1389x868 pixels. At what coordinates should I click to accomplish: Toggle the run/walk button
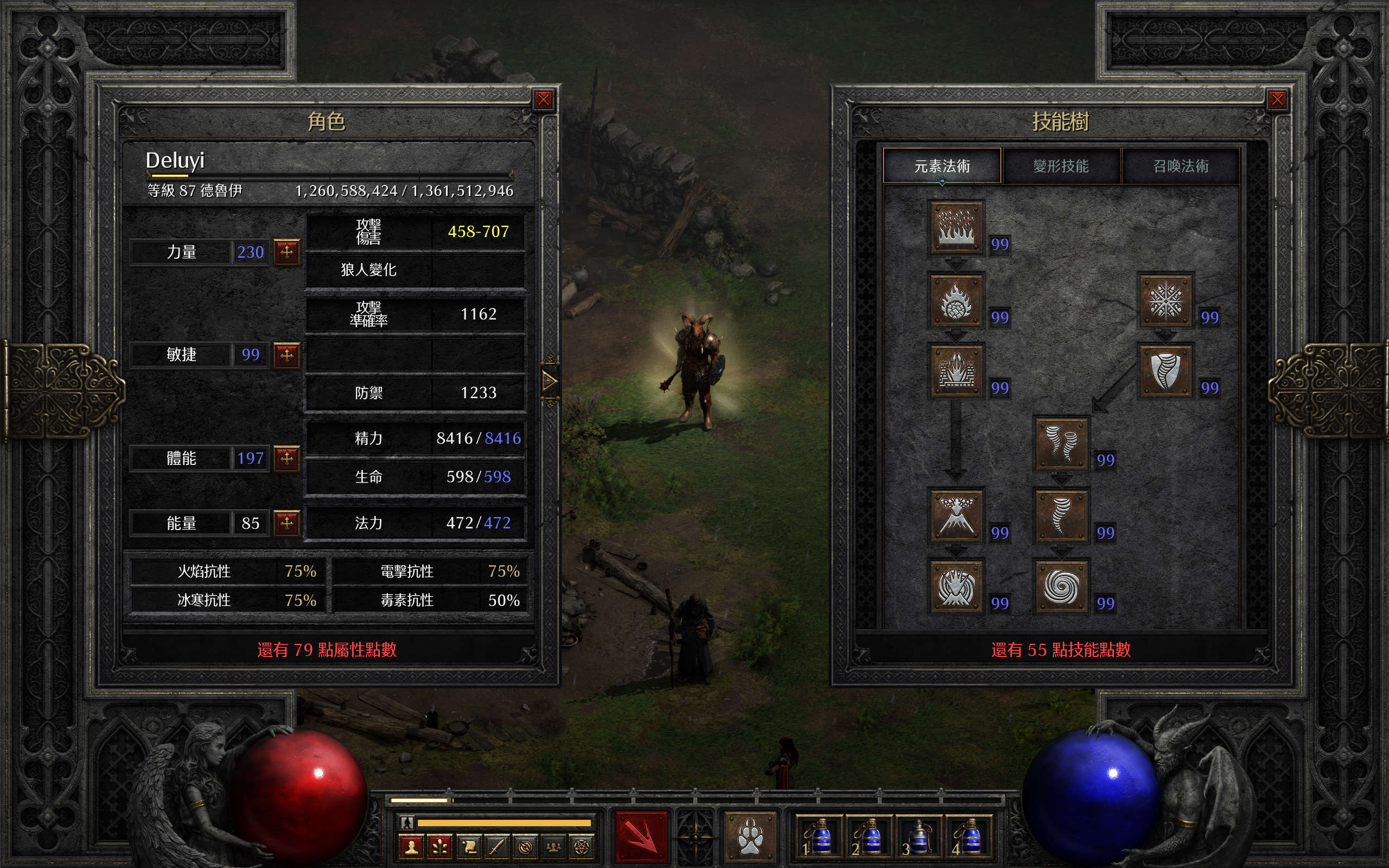[407, 822]
